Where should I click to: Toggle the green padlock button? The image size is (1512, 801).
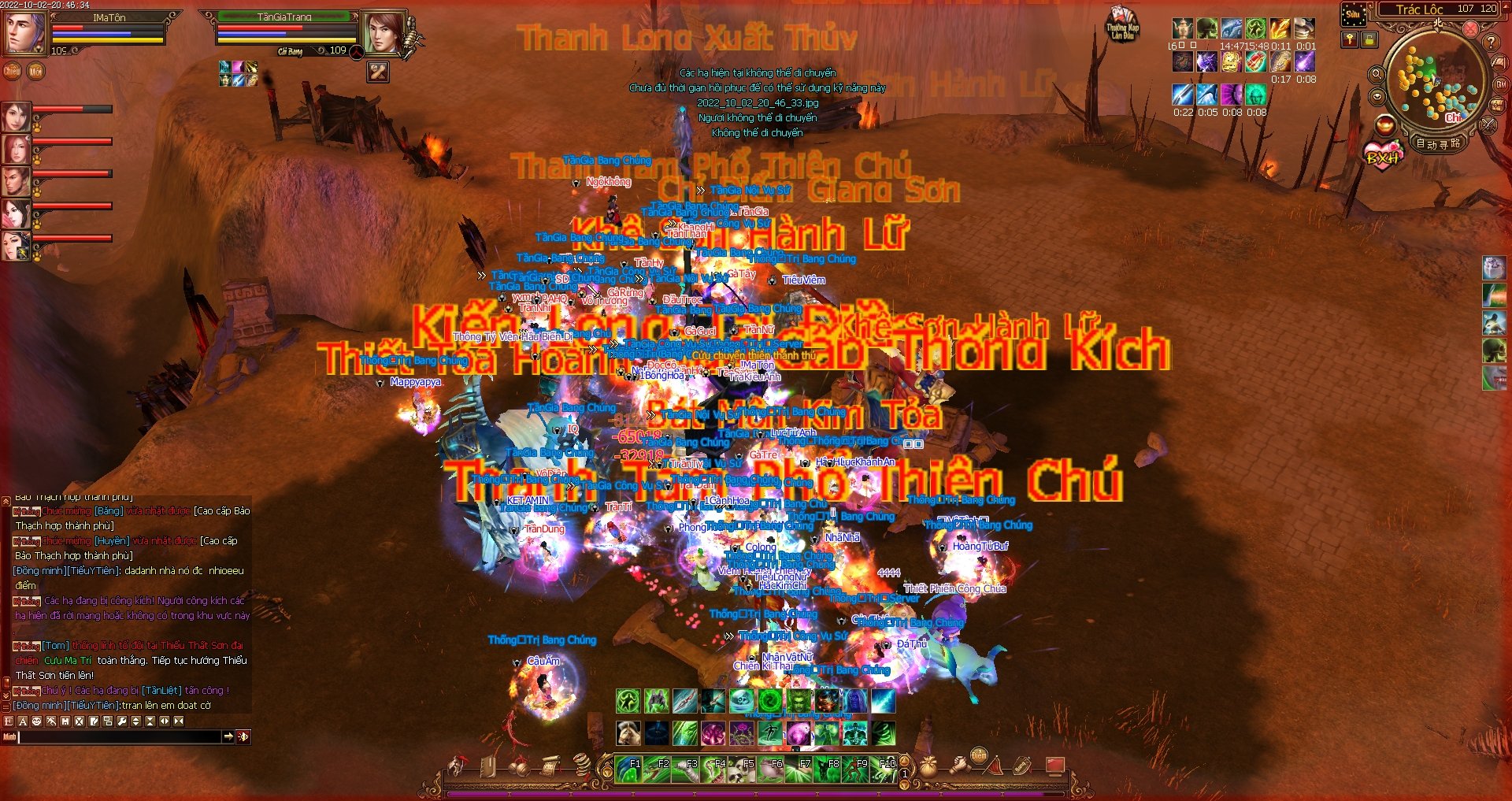click(1369, 39)
